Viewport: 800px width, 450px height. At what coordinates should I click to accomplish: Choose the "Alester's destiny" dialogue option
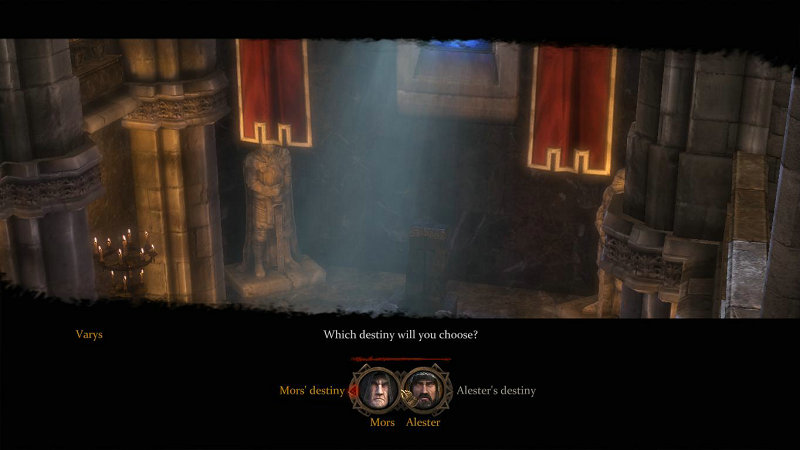pos(496,391)
